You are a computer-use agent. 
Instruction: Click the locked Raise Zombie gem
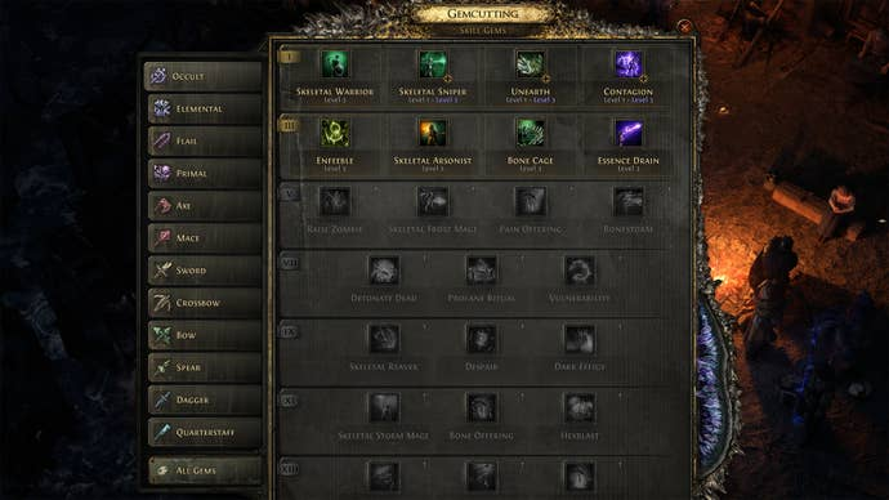(x=335, y=202)
